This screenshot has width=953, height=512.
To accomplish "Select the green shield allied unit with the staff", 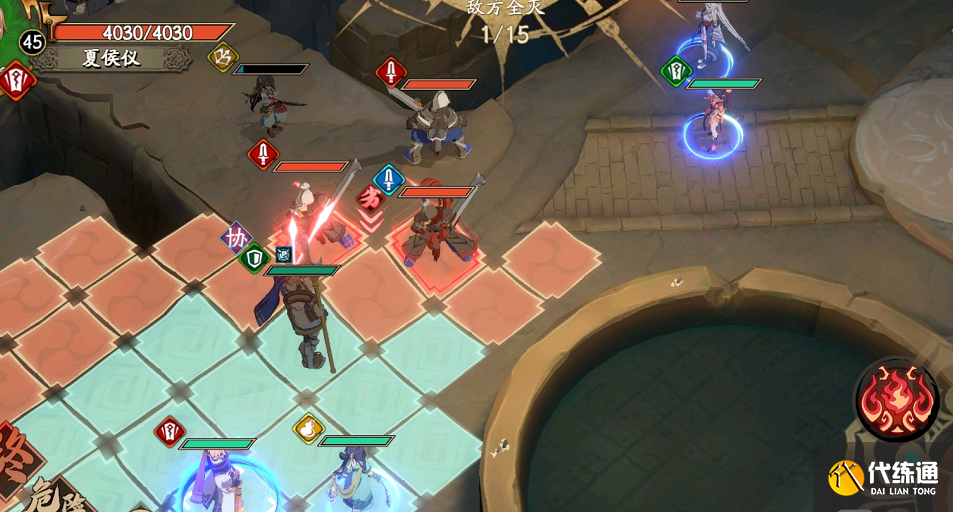I will point(305,316).
